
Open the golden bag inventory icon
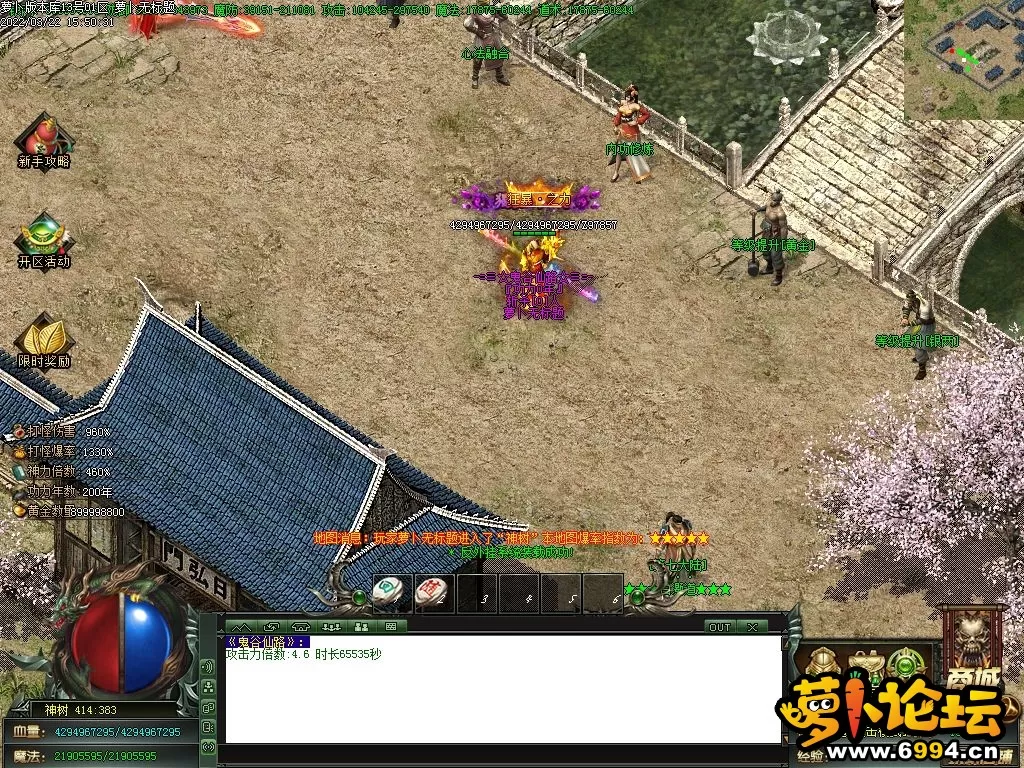pyautogui.click(x=864, y=663)
